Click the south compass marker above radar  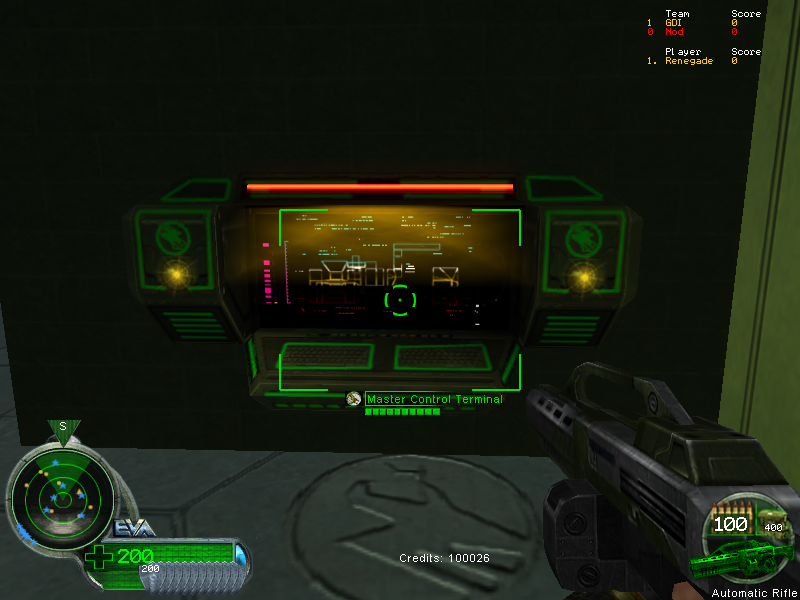[x=62, y=427]
